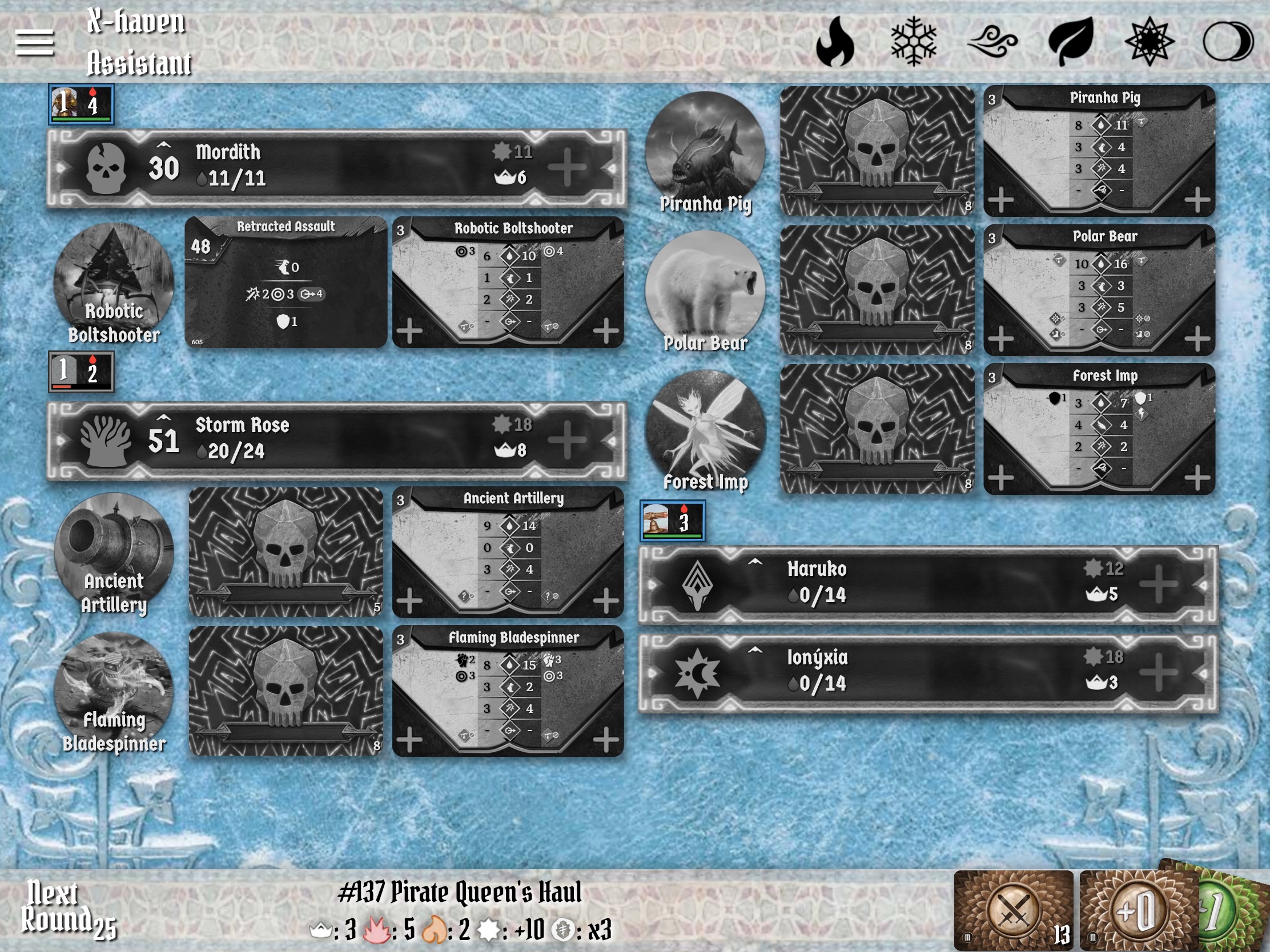Click the Piranha Pig portrait
Viewport: 1270px width, 952px height.
tap(705, 150)
